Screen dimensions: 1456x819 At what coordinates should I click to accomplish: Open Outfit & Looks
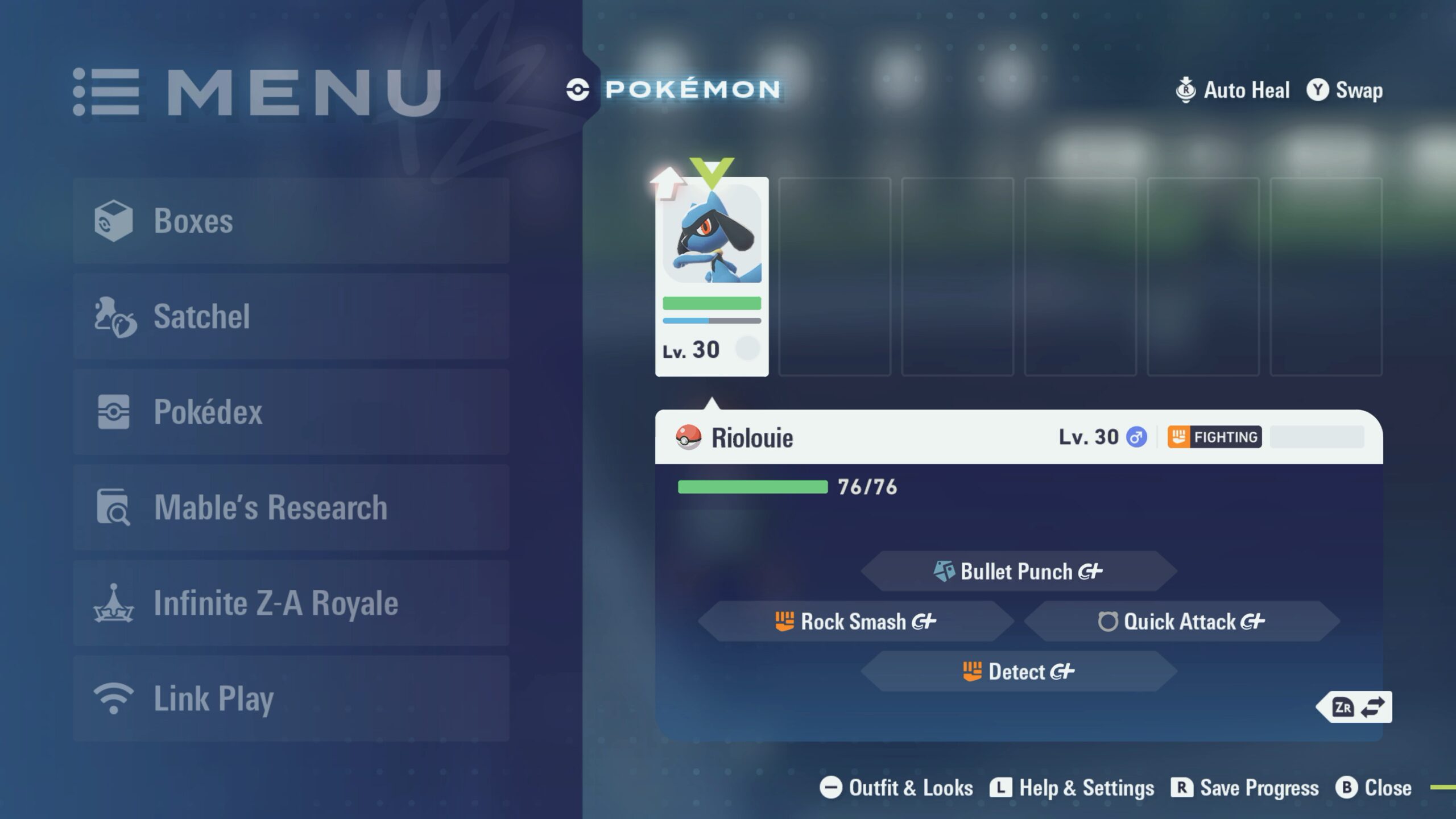[896, 788]
